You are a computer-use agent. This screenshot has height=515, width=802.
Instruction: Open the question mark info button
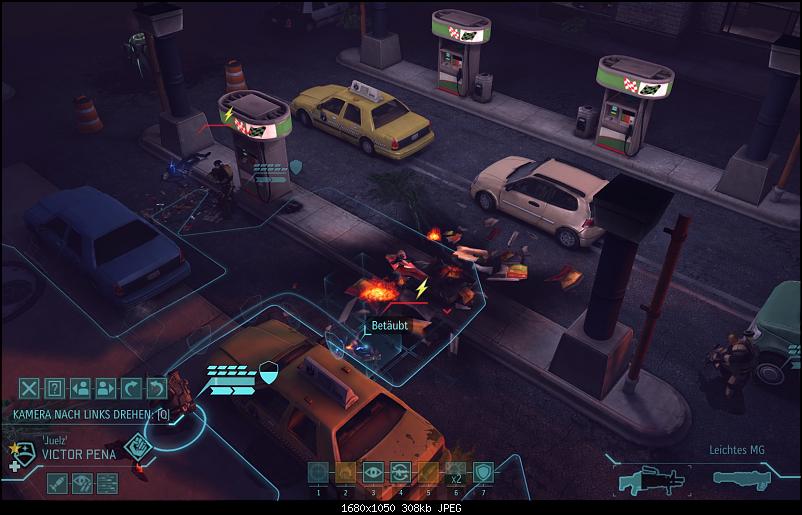[x=55, y=388]
